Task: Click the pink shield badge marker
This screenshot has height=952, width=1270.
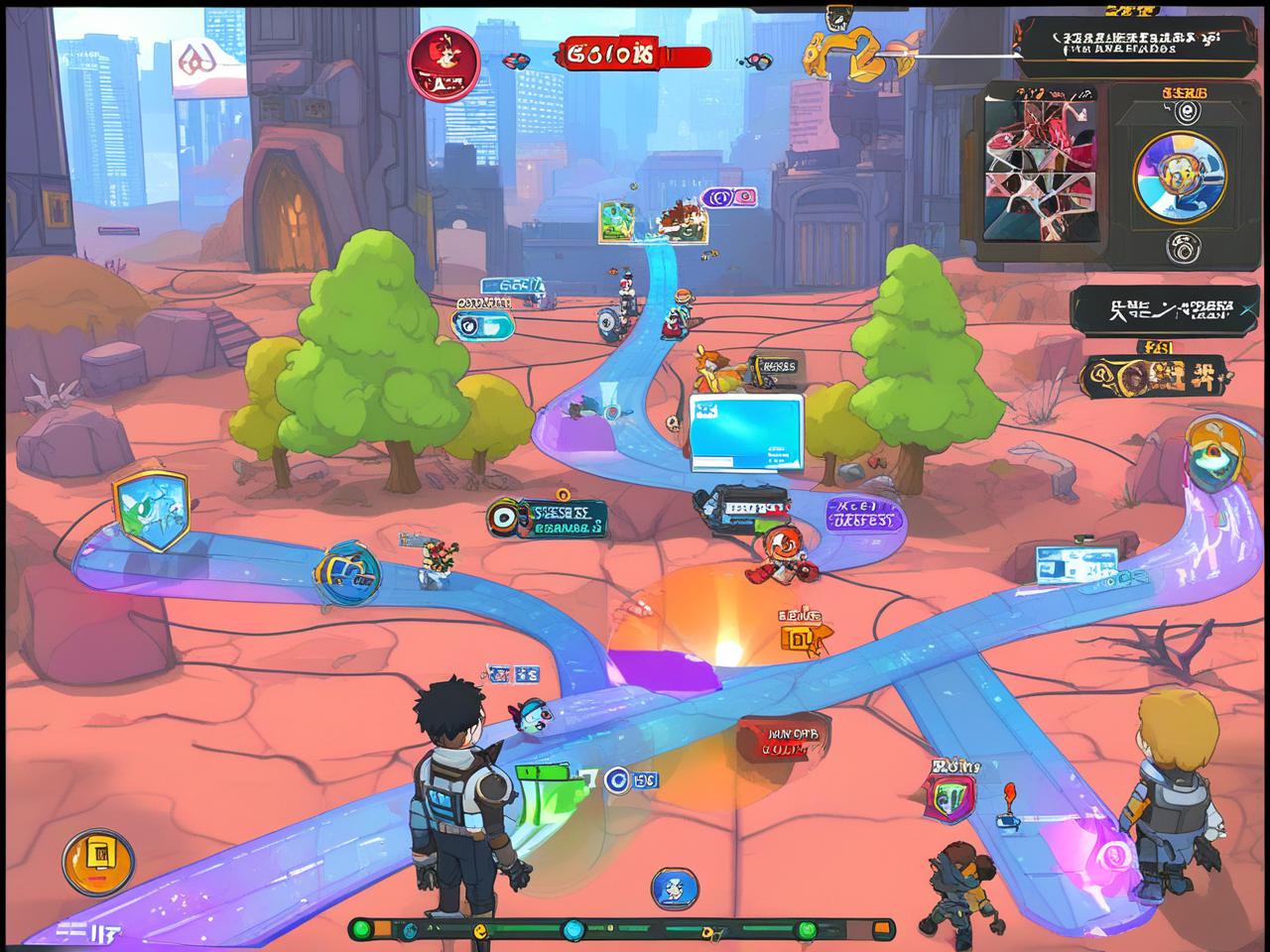Action: click(x=950, y=795)
